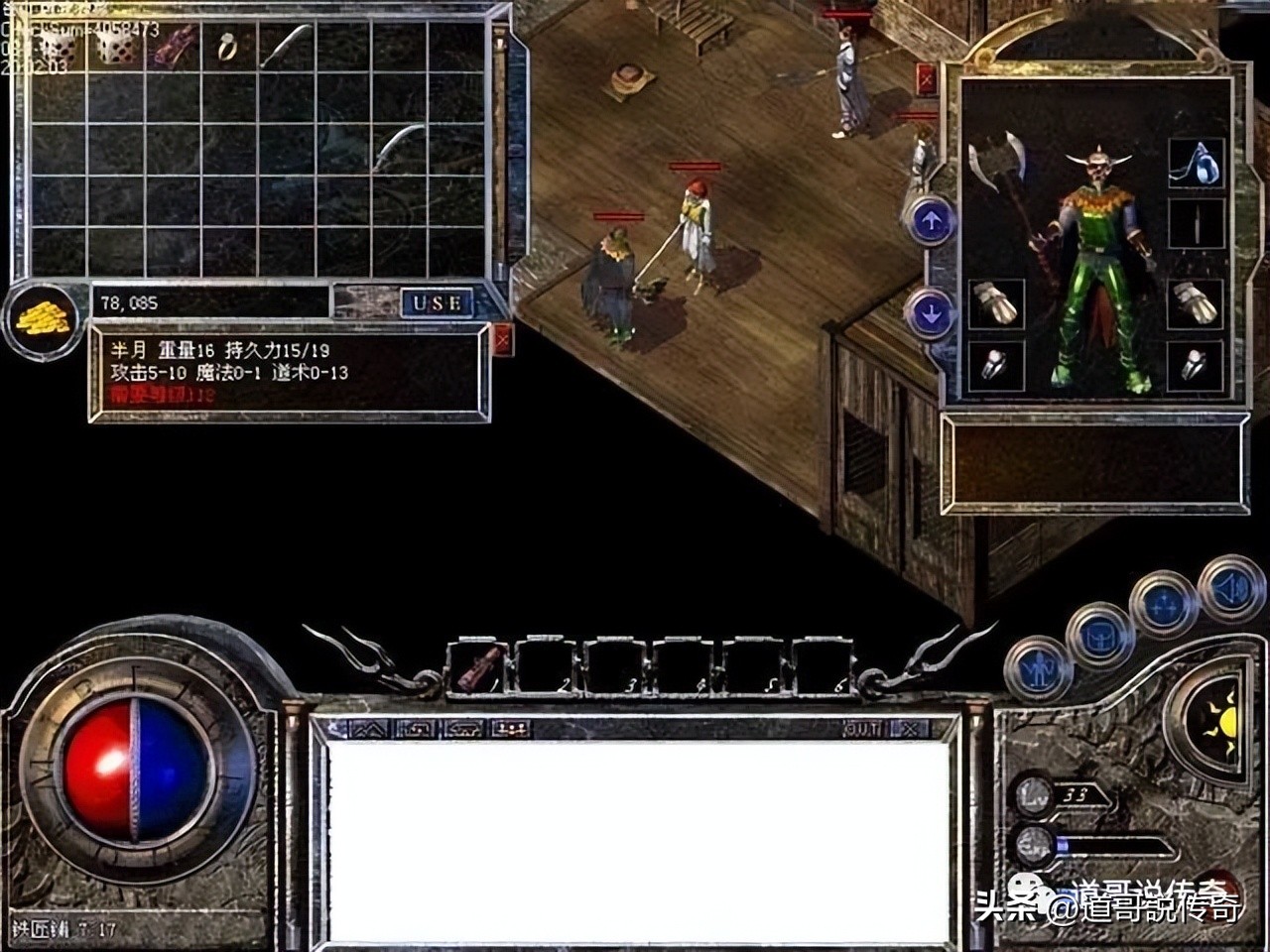Viewport: 1270px width, 952px height.
Task: Select the left glove equipment slot
Action: pos(995,302)
